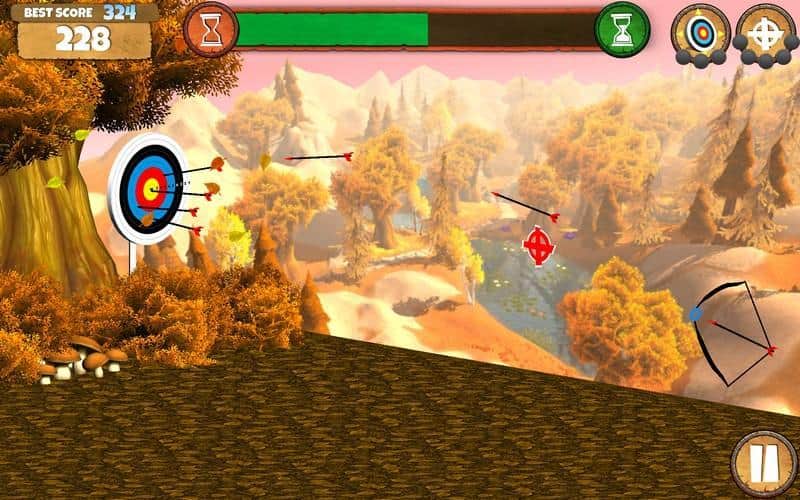Image resolution: width=800 pixels, height=500 pixels.
Task: Pause the game with the wooden button
Action: (x=763, y=463)
